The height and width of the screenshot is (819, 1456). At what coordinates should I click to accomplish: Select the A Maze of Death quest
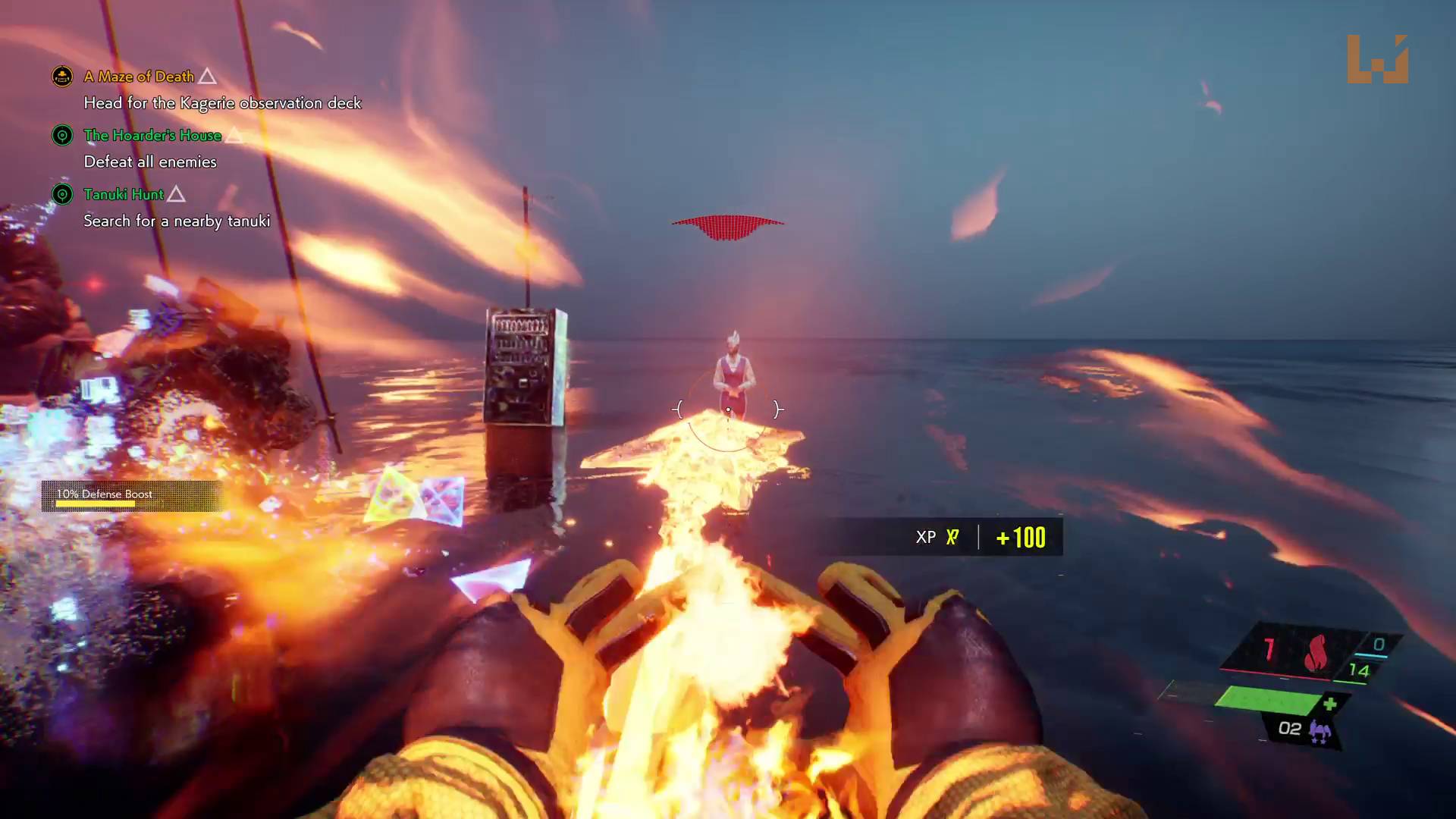(x=139, y=77)
